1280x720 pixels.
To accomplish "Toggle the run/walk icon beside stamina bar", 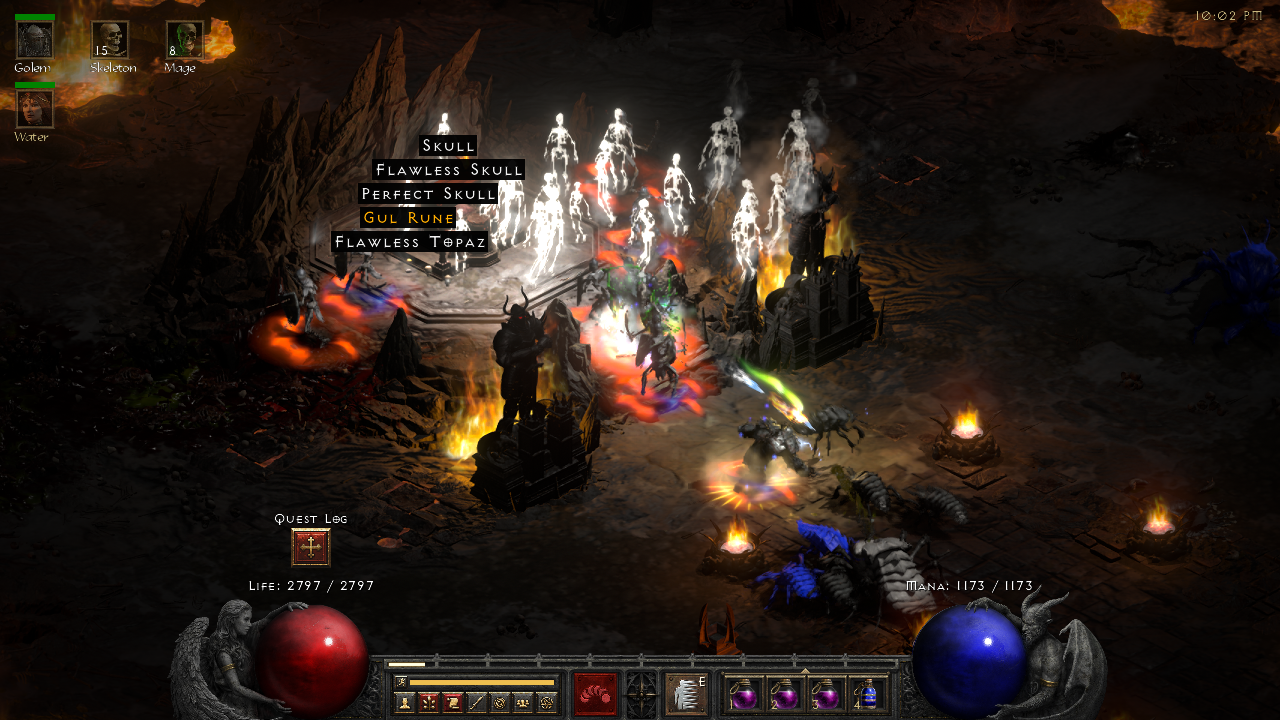I will click(400, 682).
